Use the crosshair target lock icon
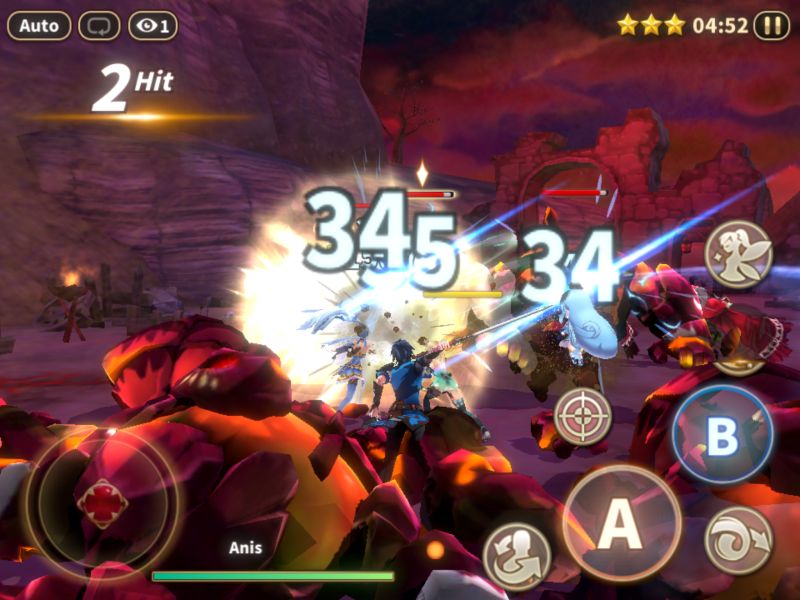 [x=583, y=417]
